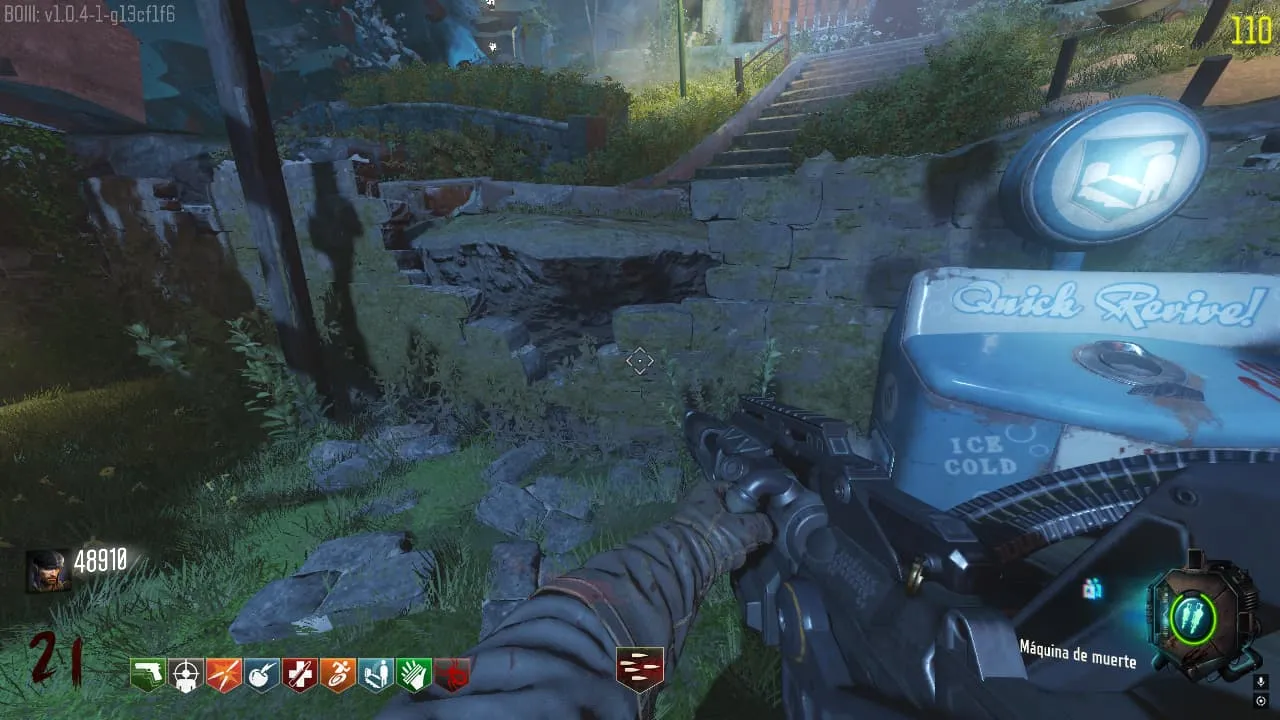Click the Mule Kick pistol perk icon
Screen dimensions: 1280x720
click(148, 675)
